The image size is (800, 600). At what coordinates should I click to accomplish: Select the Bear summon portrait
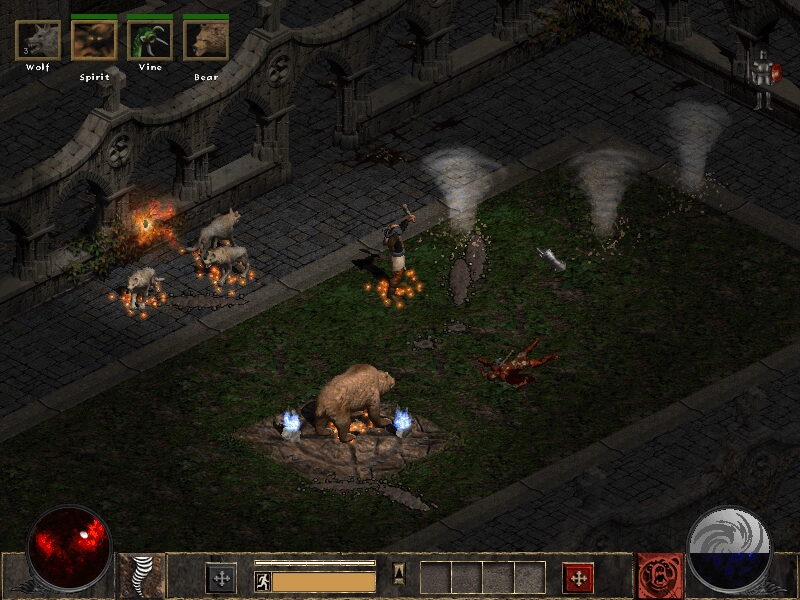point(206,40)
